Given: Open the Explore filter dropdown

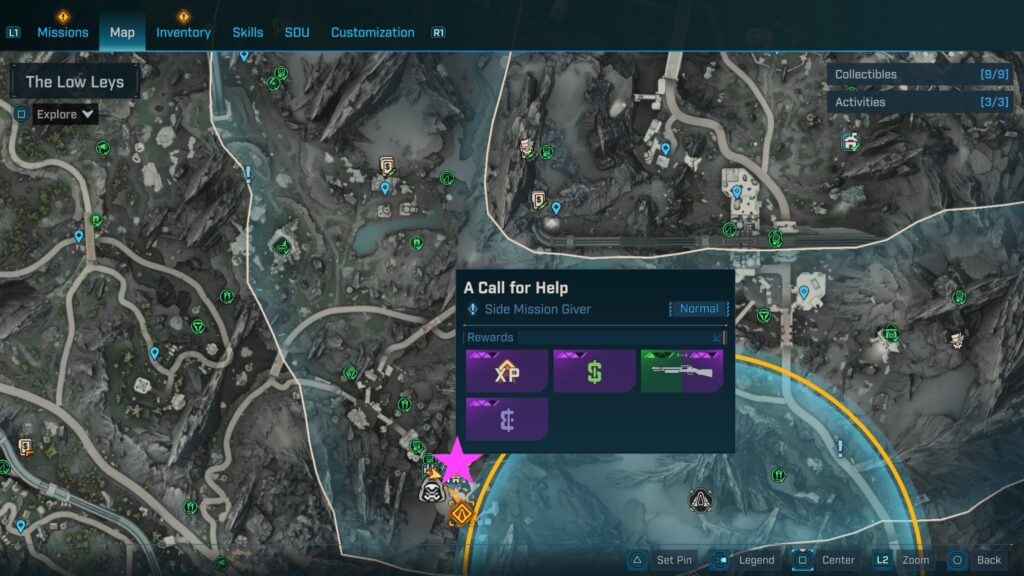Looking at the screenshot, I should coord(66,114).
